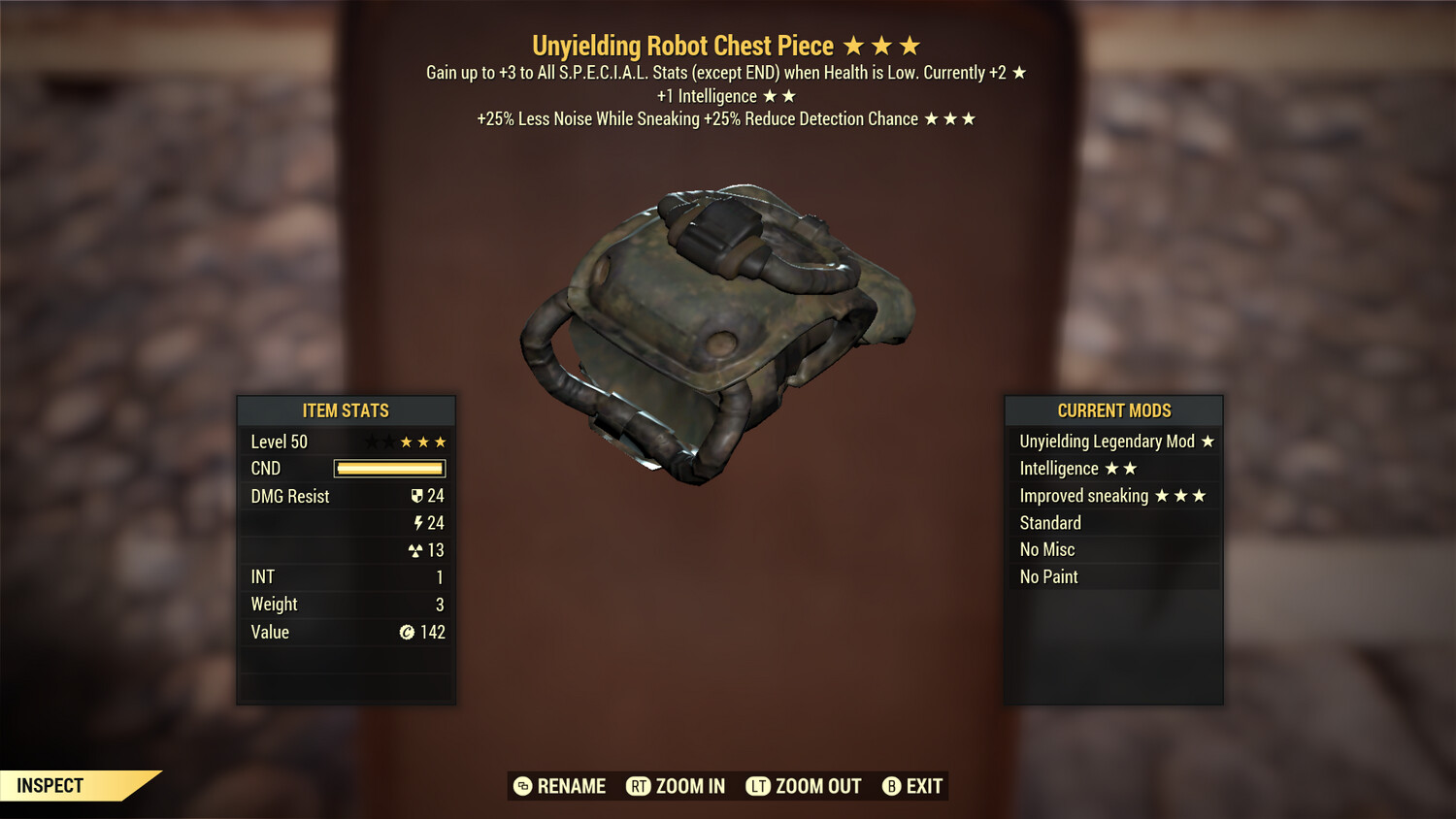The height and width of the screenshot is (819, 1456).
Task: Click ZOOM IN at the bottom
Action: coord(691,786)
